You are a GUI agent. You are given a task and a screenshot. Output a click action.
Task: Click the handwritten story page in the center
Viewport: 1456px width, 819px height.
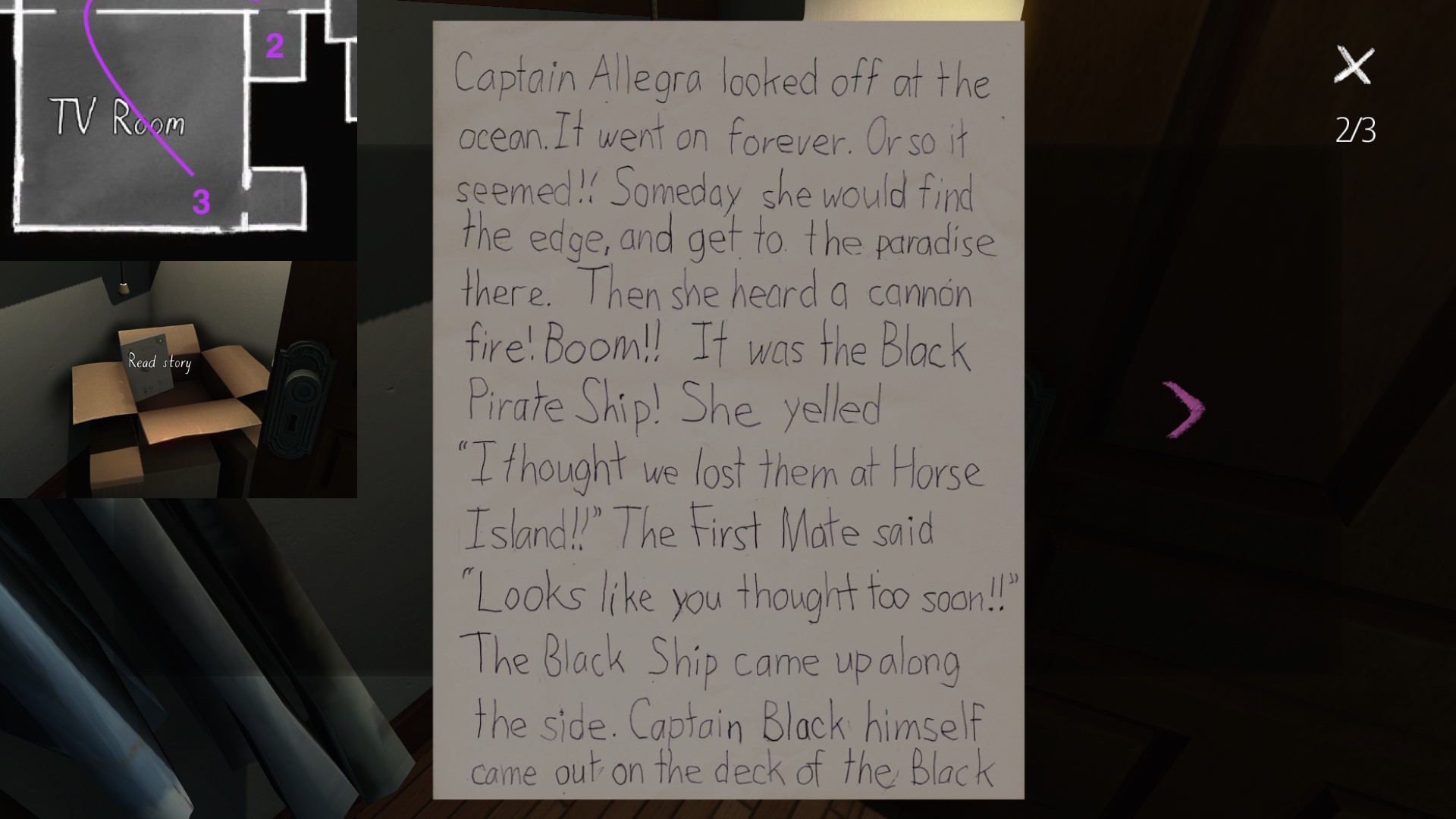click(x=728, y=409)
